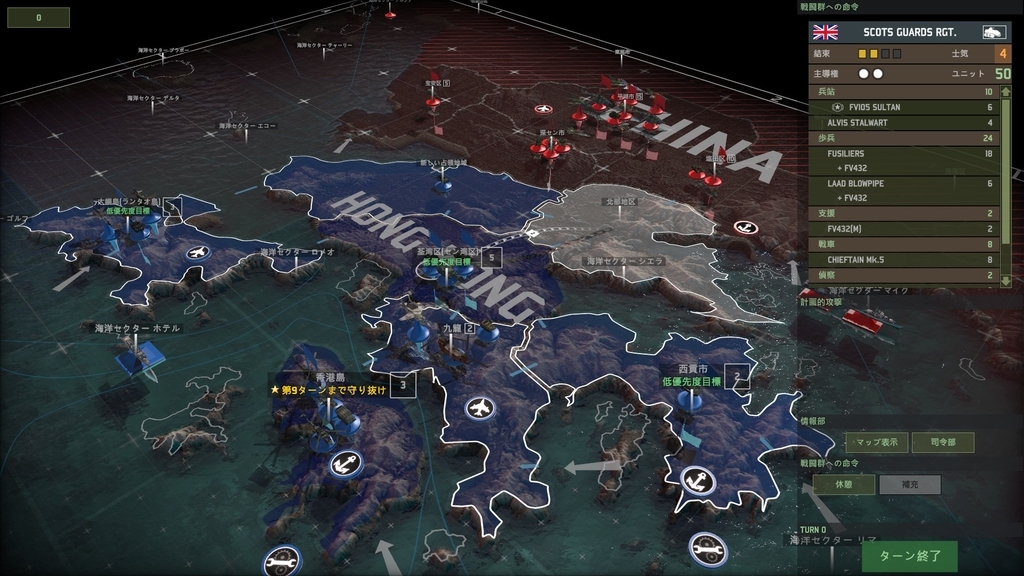Click the anchor port icon below 西貢市
Image resolution: width=1024 pixels, height=576 pixels.
(697, 480)
